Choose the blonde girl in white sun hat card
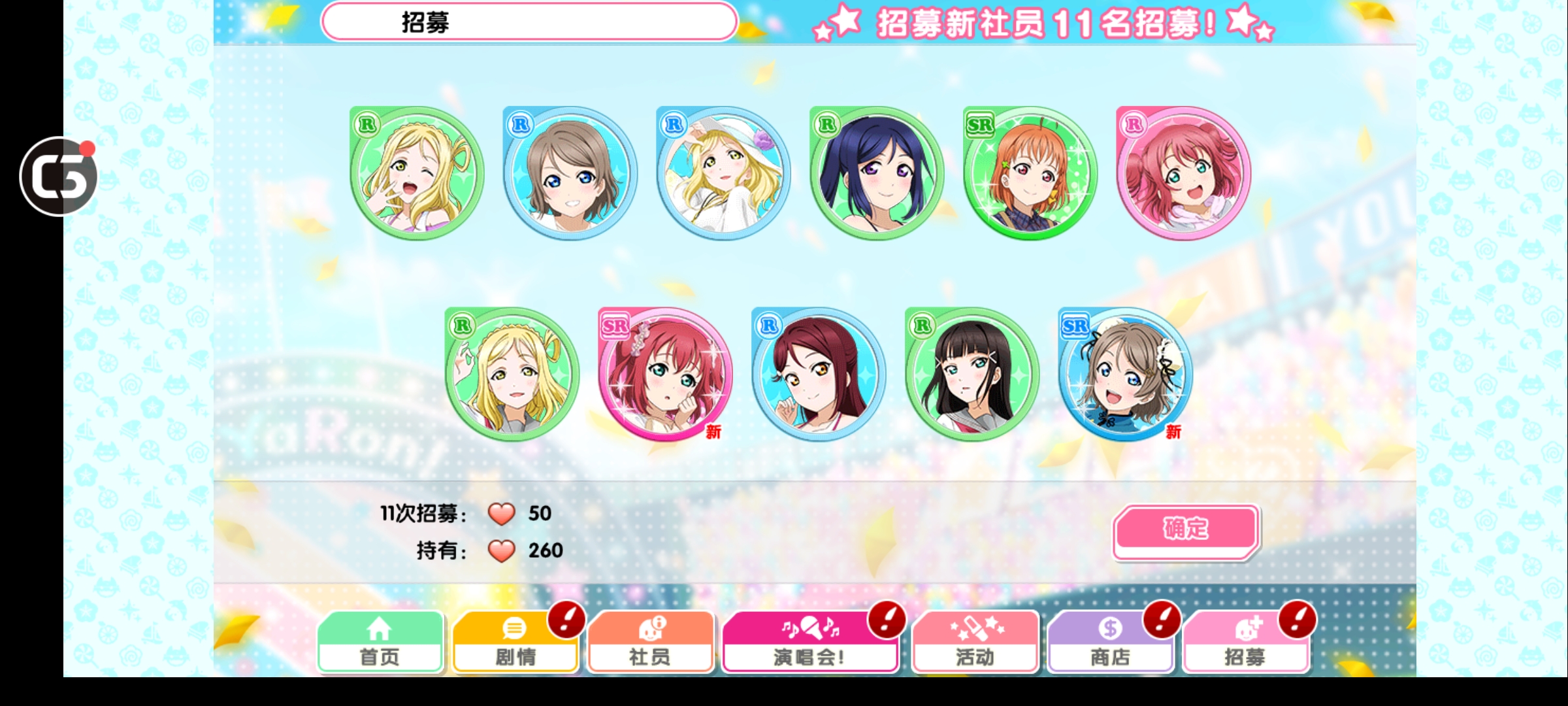Image resolution: width=1568 pixels, height=706 pixels. pos(723,173)
